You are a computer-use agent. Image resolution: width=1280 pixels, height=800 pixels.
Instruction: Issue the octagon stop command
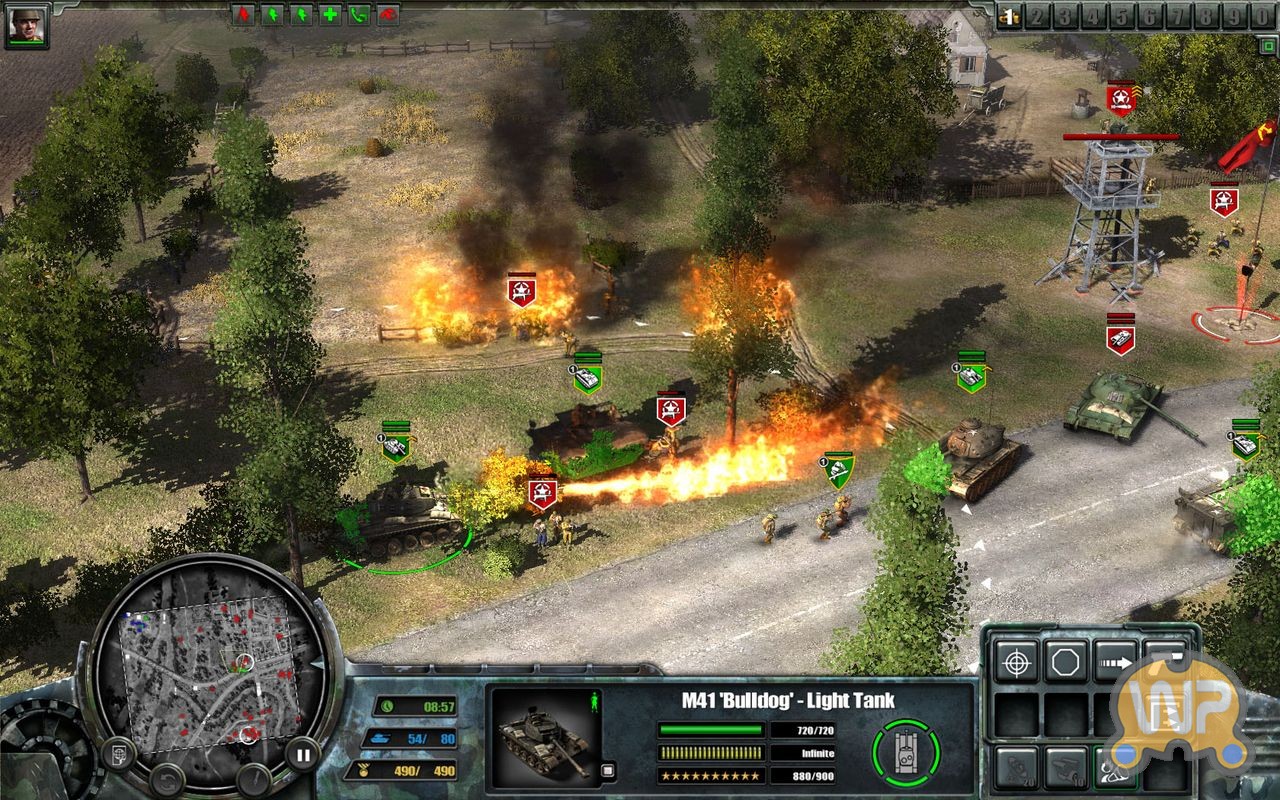coord(1065,662)
